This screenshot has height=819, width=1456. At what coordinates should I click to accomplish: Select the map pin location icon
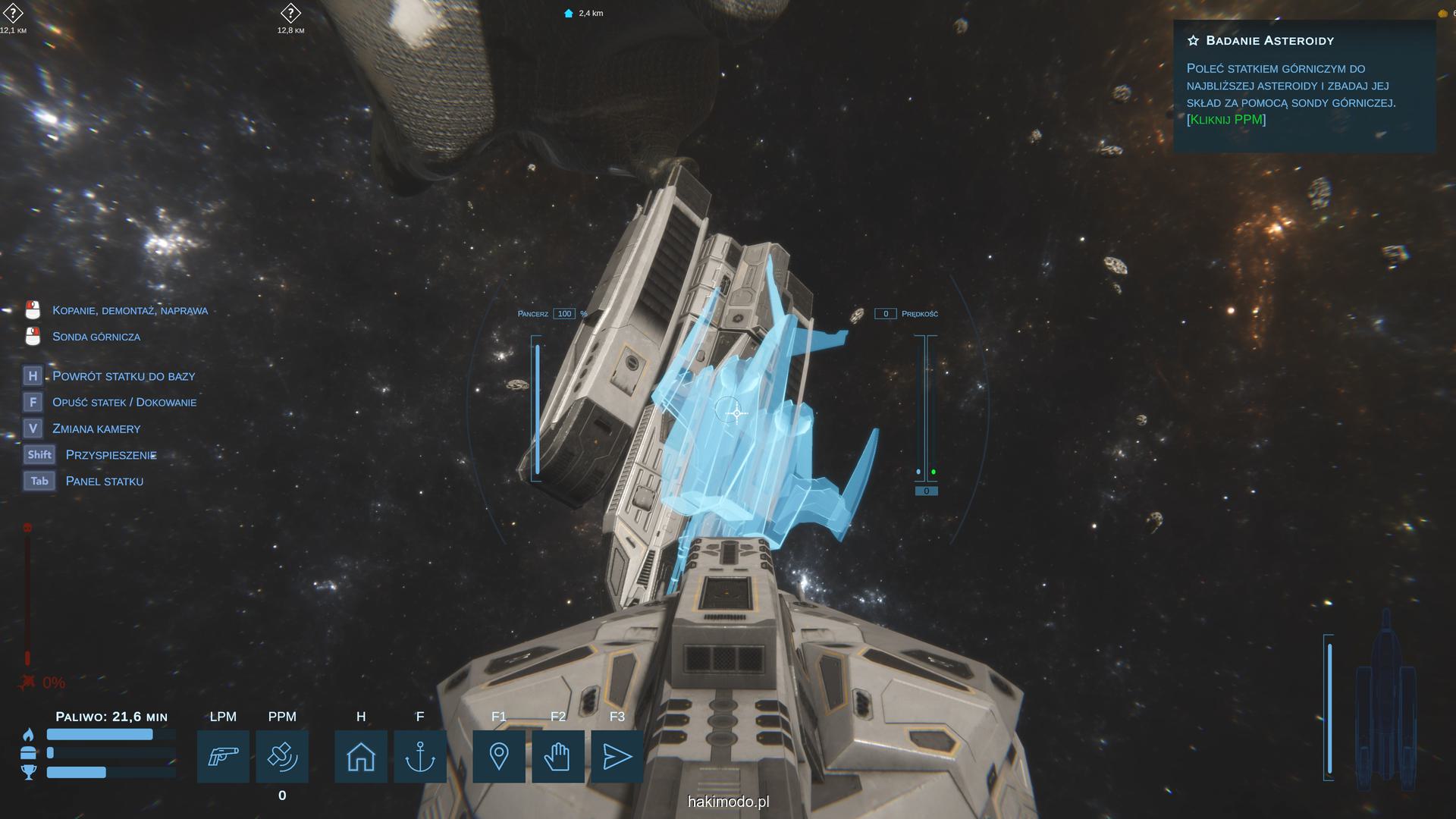click(x=499, y=756)
